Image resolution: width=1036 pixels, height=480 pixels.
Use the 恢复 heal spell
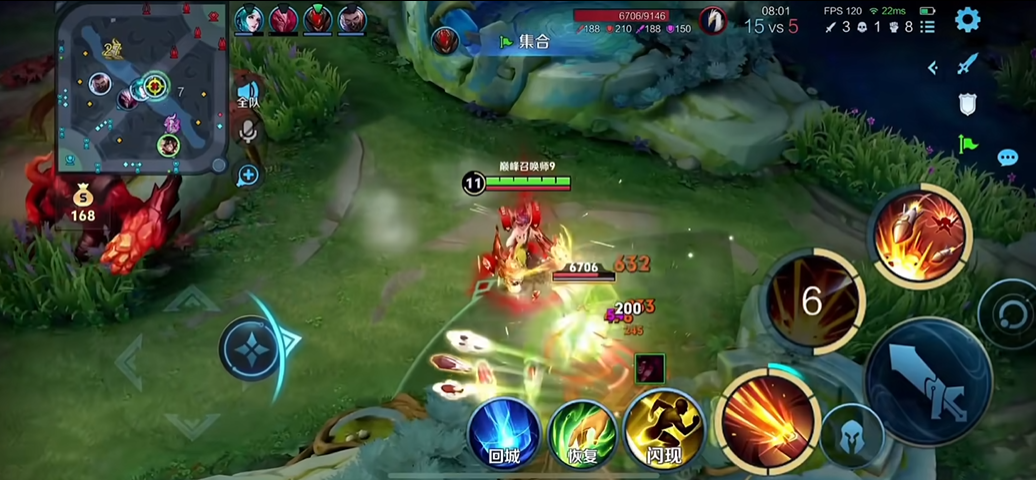[582, 436]
